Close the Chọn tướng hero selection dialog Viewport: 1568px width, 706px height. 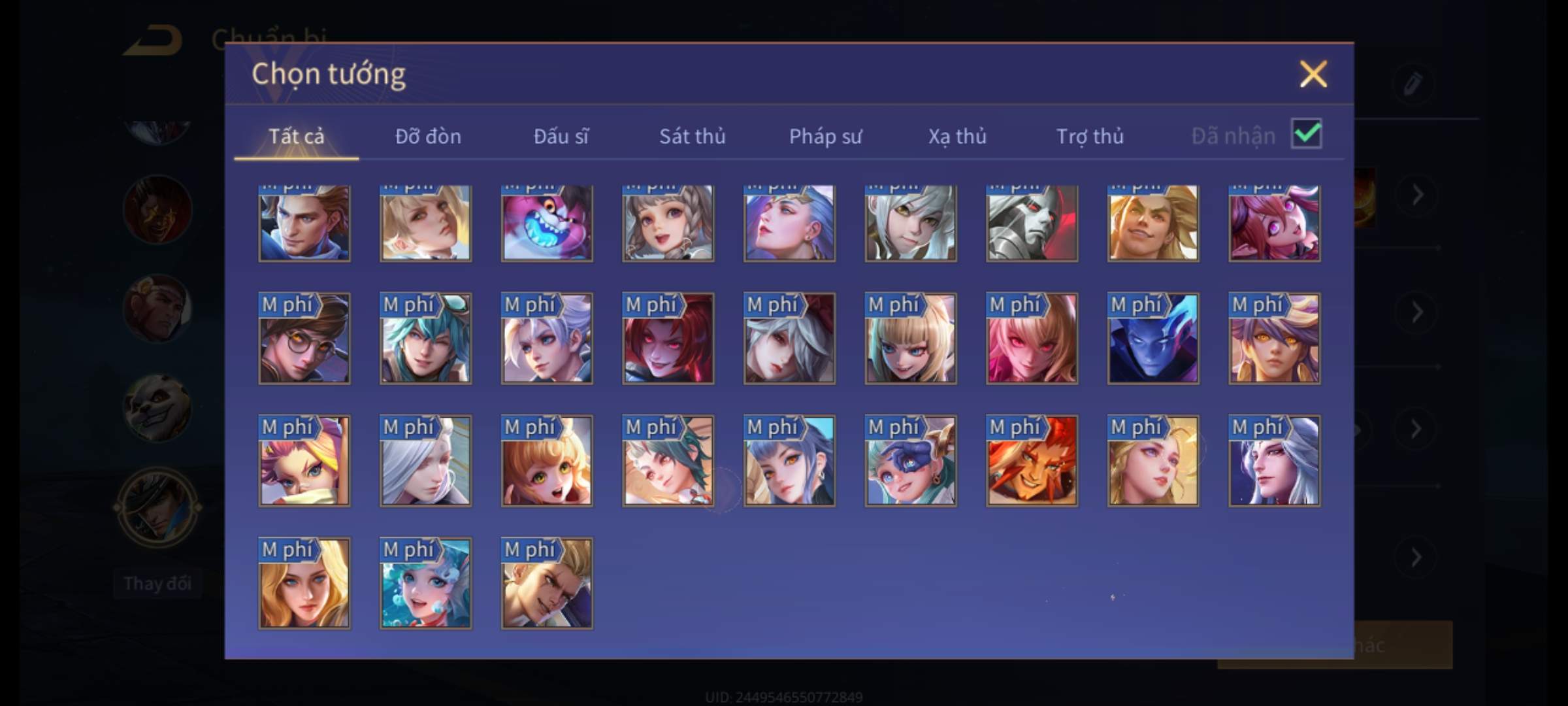(x=1313, y=74)
